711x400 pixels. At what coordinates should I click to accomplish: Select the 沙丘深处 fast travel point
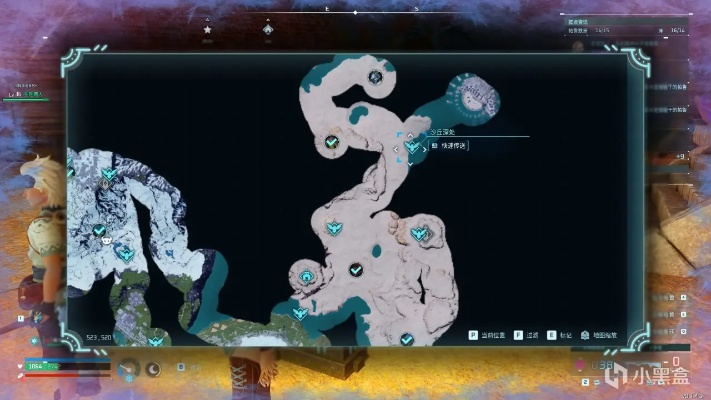tap(412, 148)
